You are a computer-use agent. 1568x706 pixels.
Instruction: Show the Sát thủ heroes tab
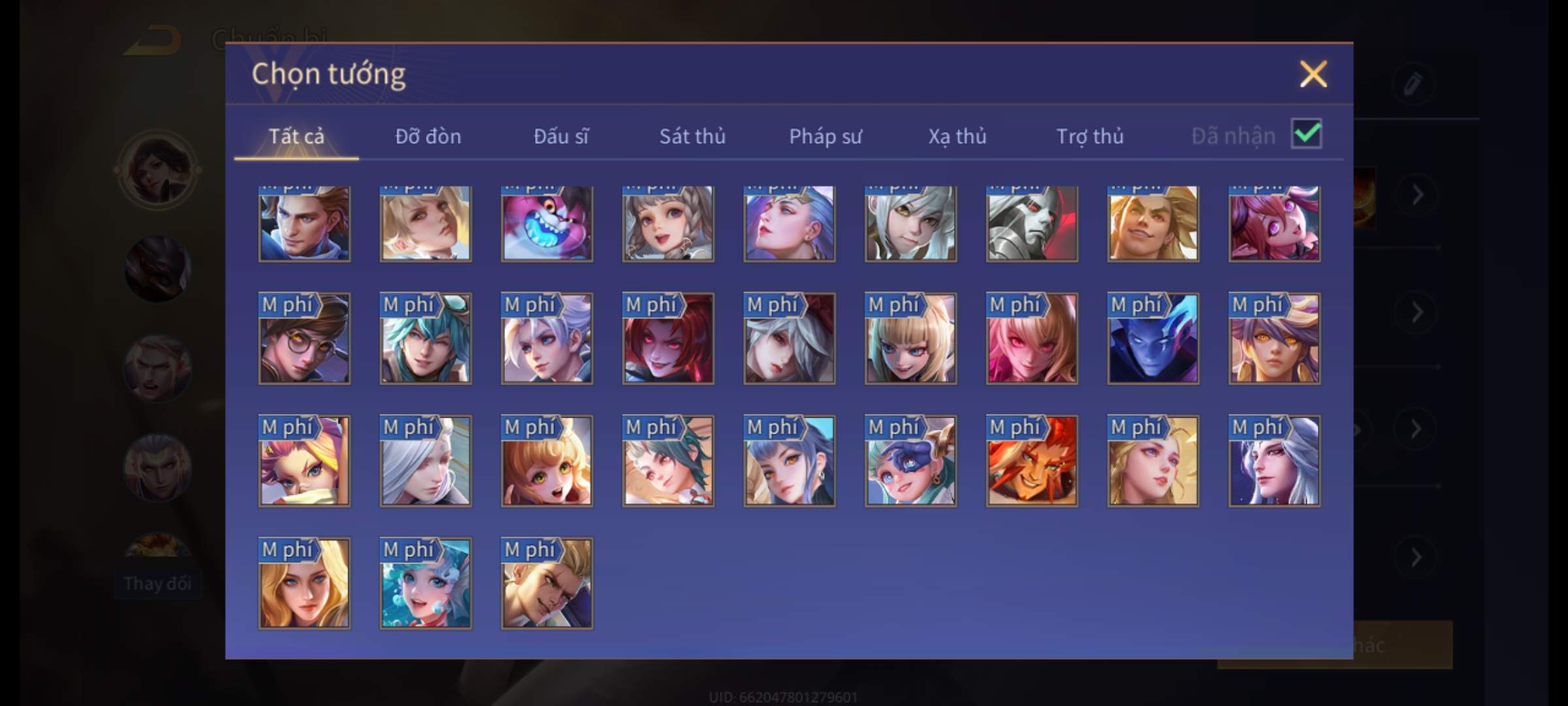coord(692,137)
